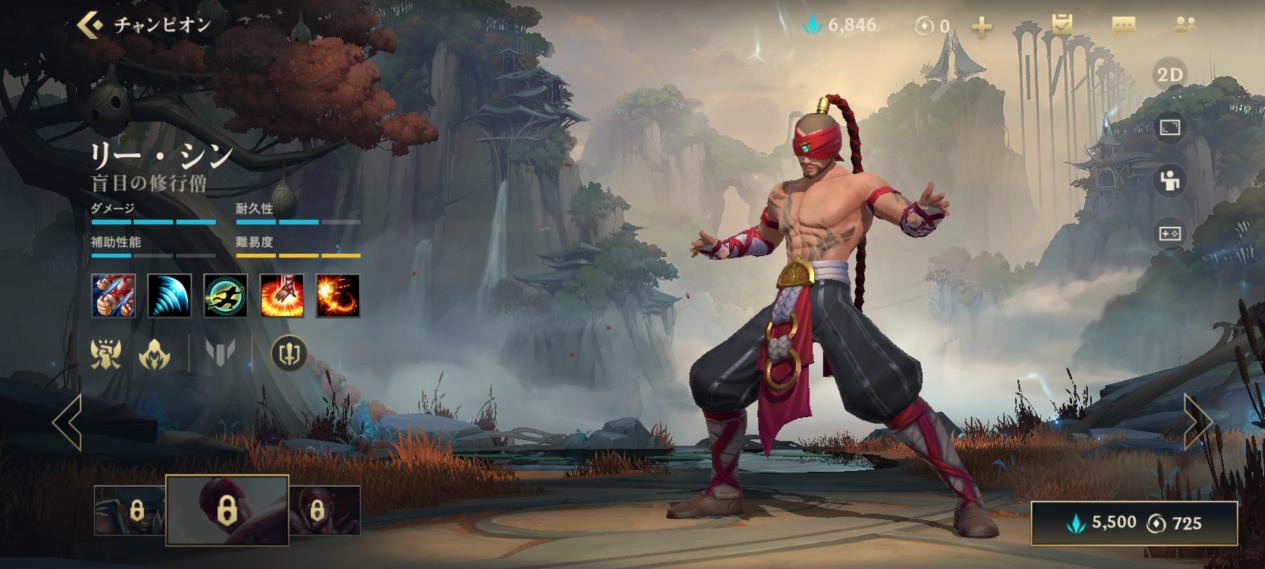
Task: Select the round sword-and-shield build icon
Action: click(289, 352)
